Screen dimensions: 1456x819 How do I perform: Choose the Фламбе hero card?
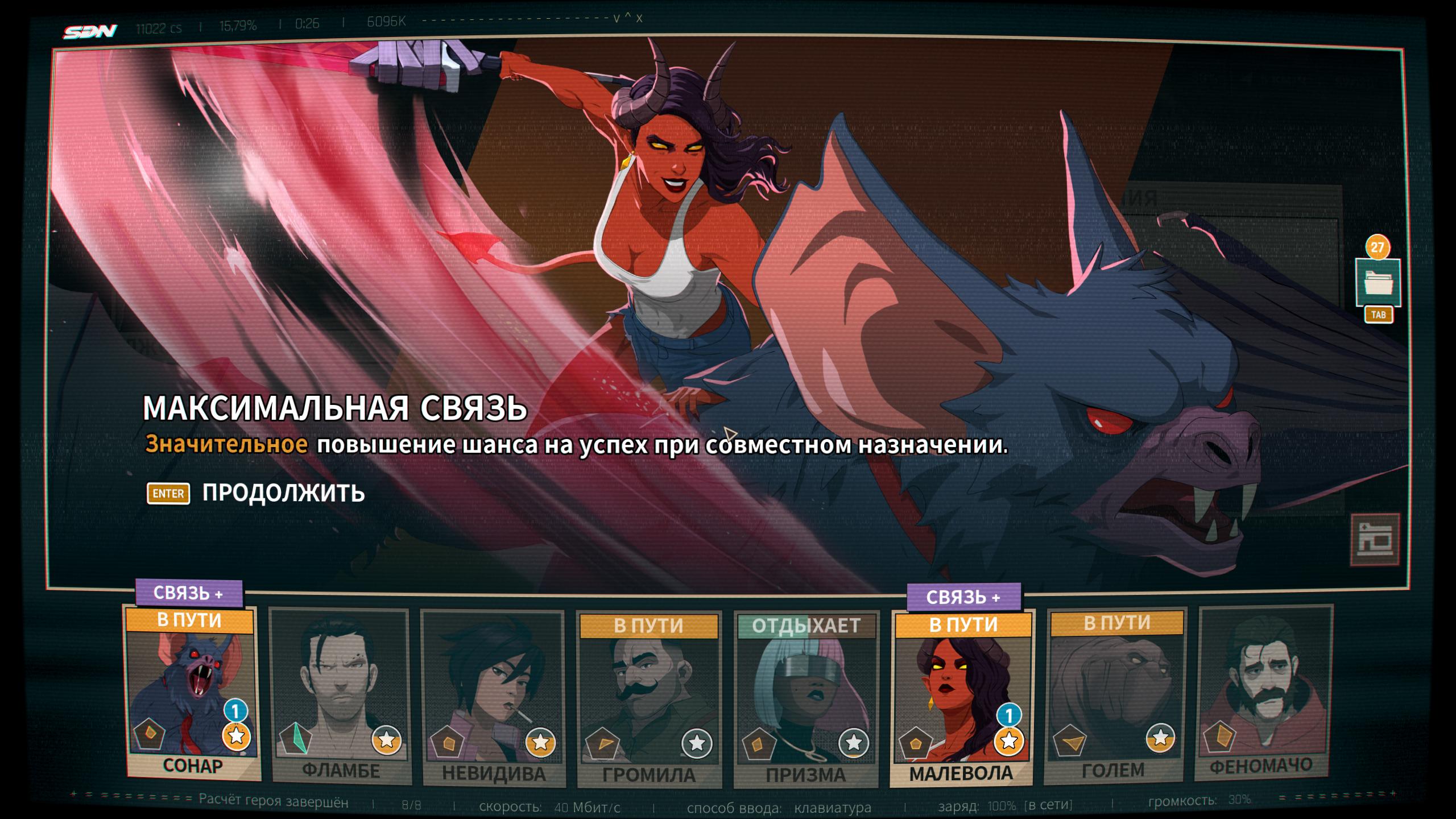(340, 697)
